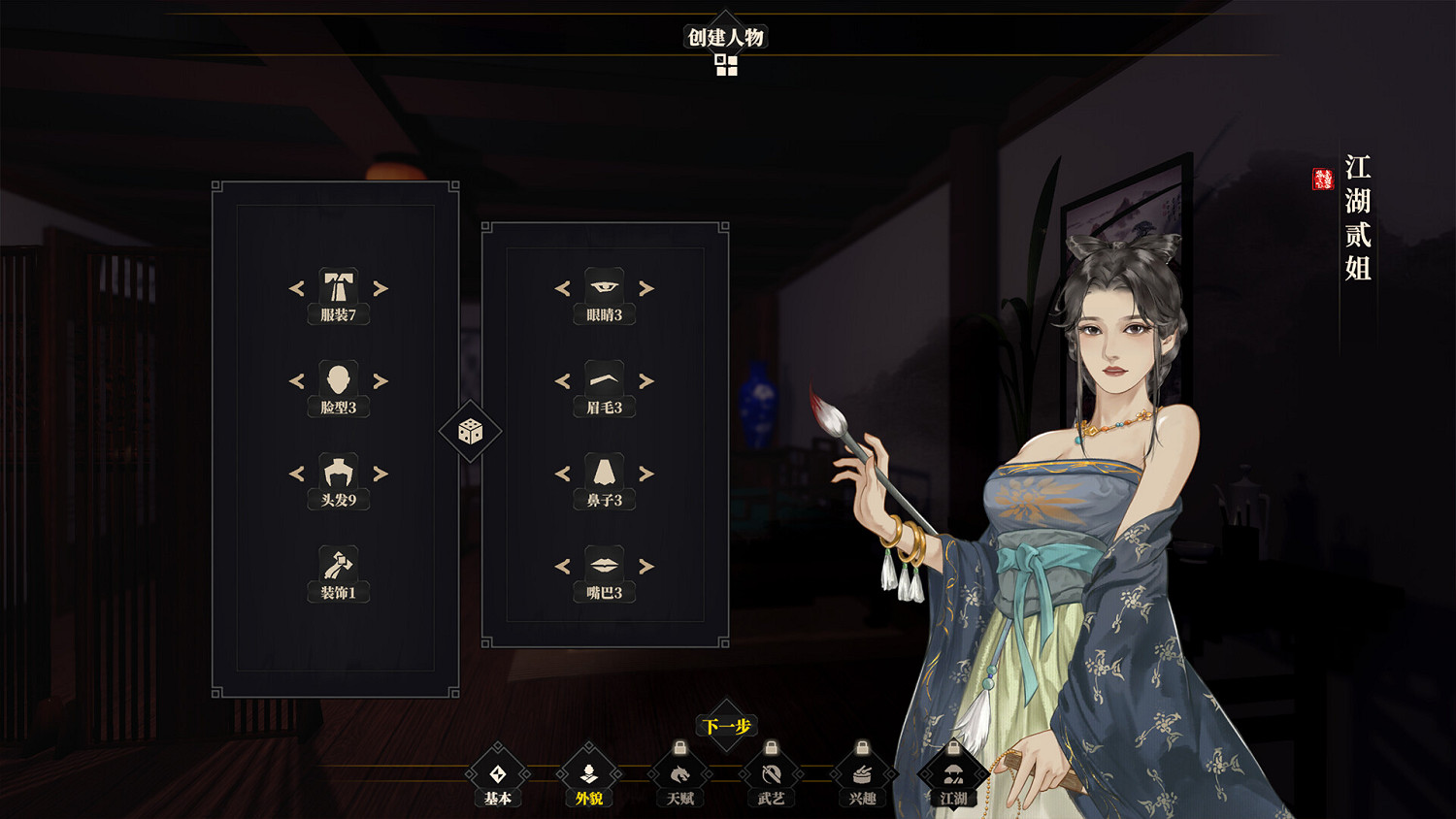Select previous 嘴巴 style with left arrow
The image size is (1456, 819).
(562, 568)
